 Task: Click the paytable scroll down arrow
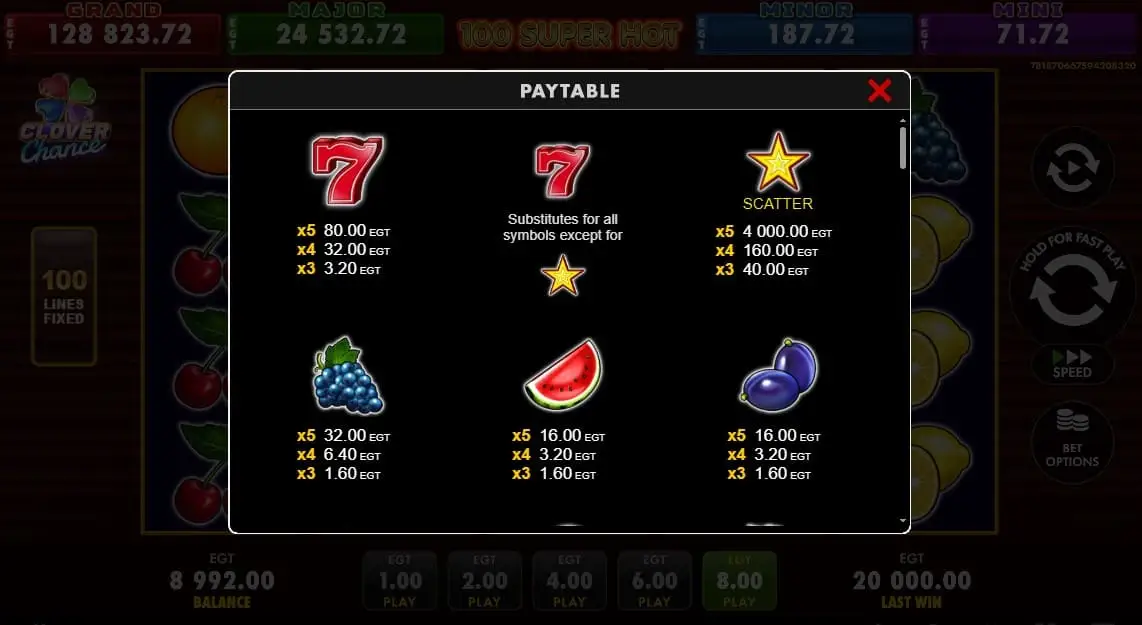coord(903,521)
